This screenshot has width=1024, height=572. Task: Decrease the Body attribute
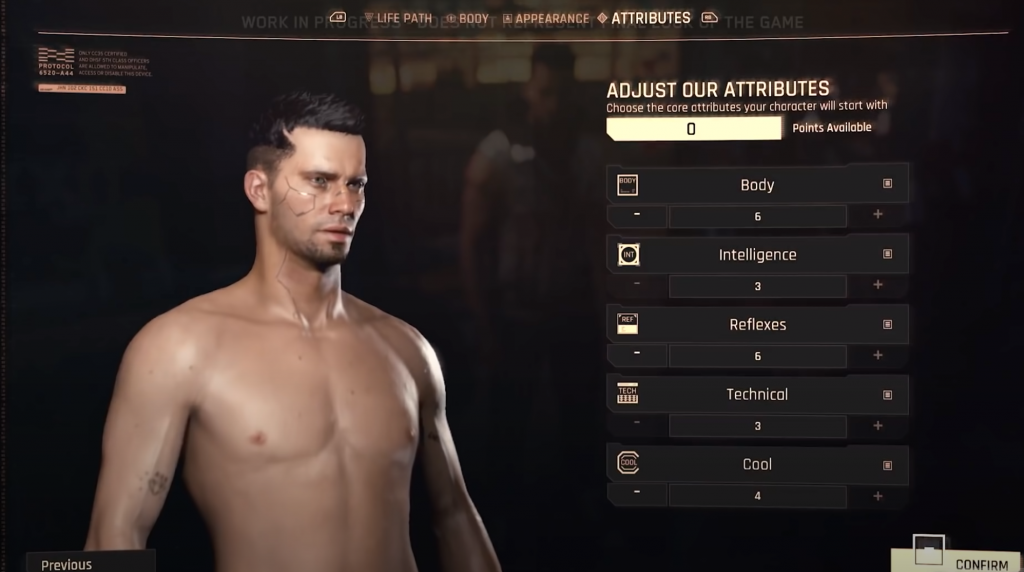637,215
